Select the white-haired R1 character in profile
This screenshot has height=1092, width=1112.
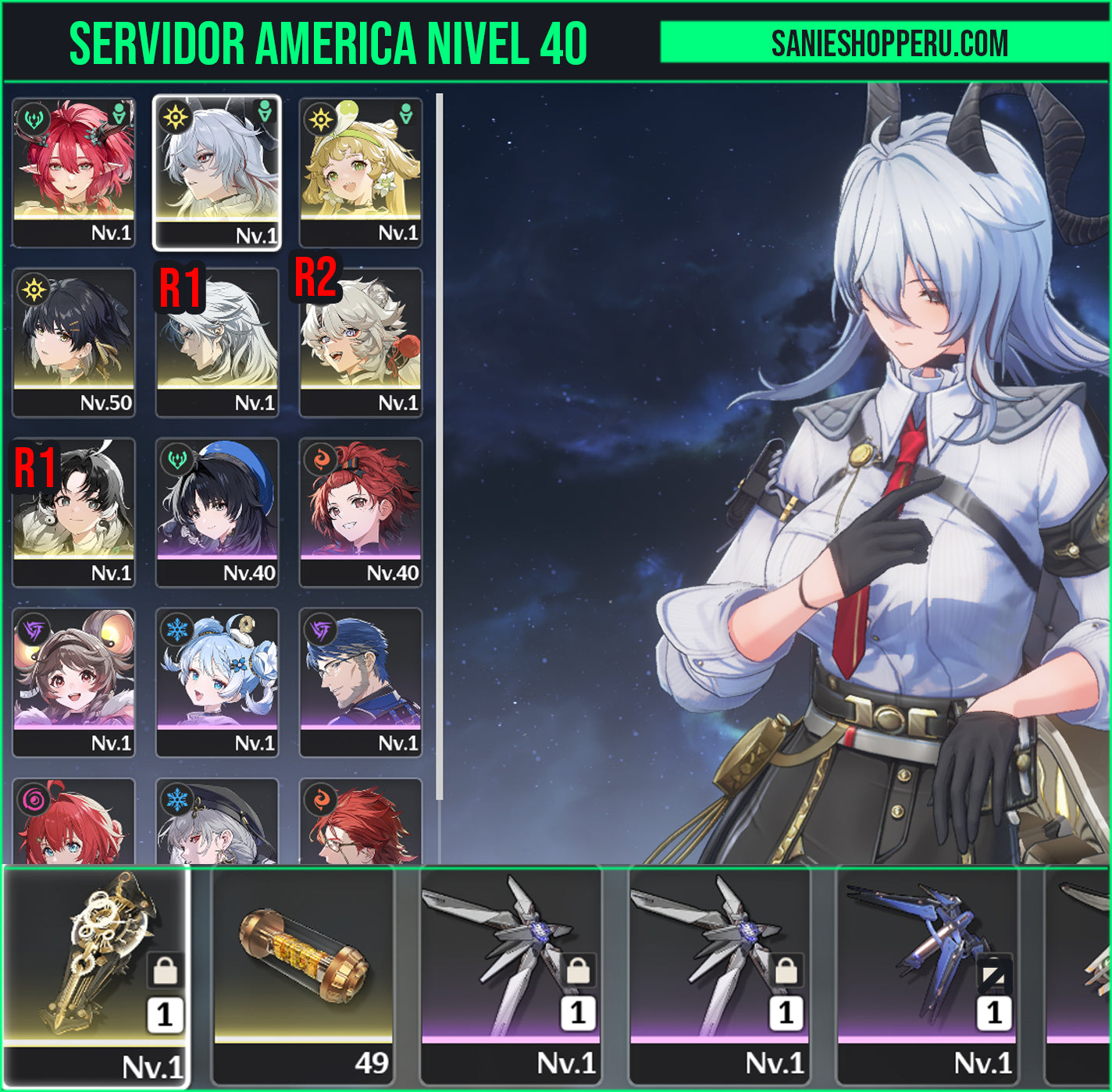[217, 342]
